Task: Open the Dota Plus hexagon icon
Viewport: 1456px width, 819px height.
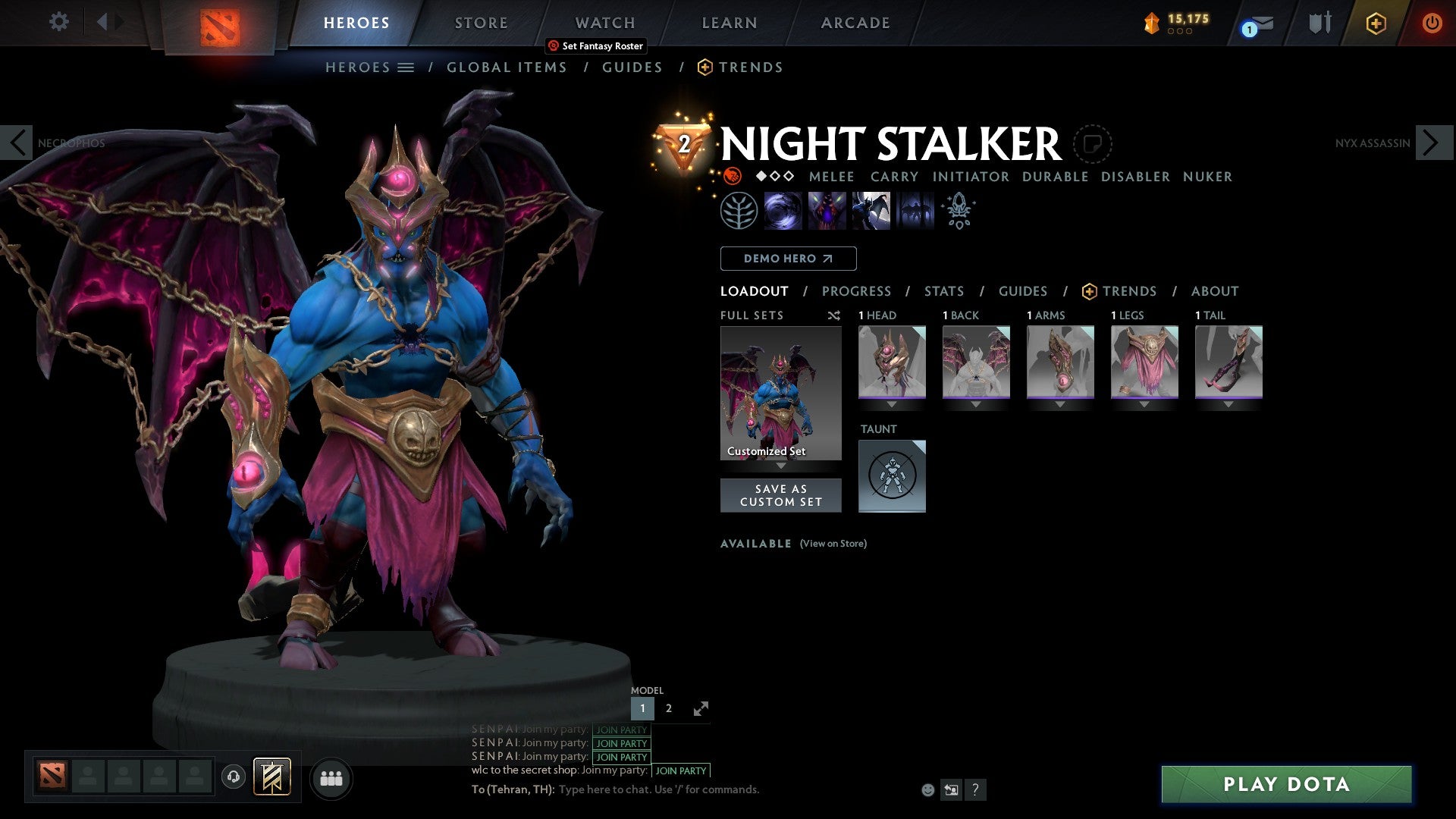Action: tap(1375, 23)
